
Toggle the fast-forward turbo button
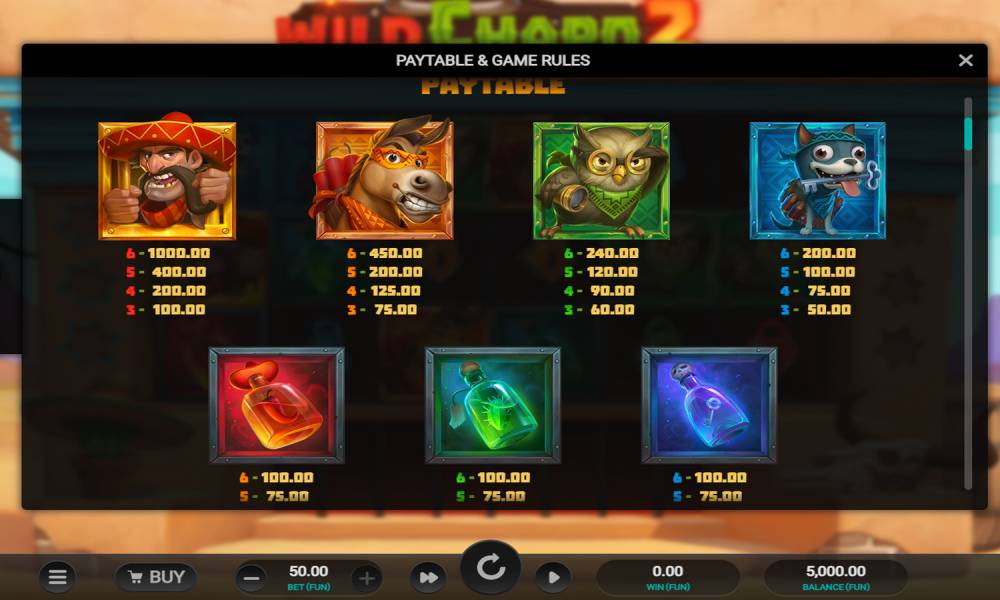(428, 577)
